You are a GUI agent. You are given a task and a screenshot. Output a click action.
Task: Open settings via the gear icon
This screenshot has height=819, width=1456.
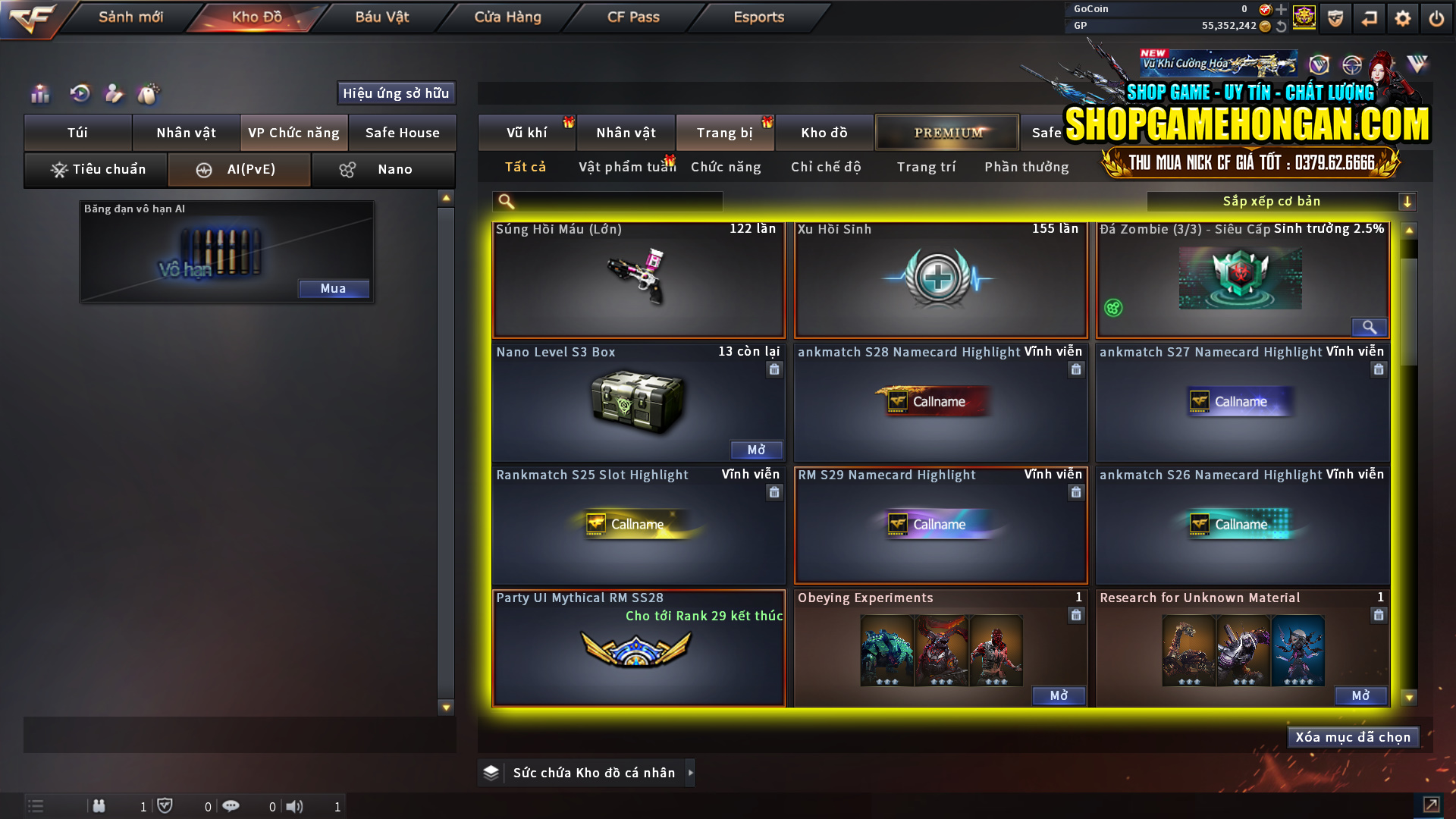pyautogui.click(x=1403, y=17)
